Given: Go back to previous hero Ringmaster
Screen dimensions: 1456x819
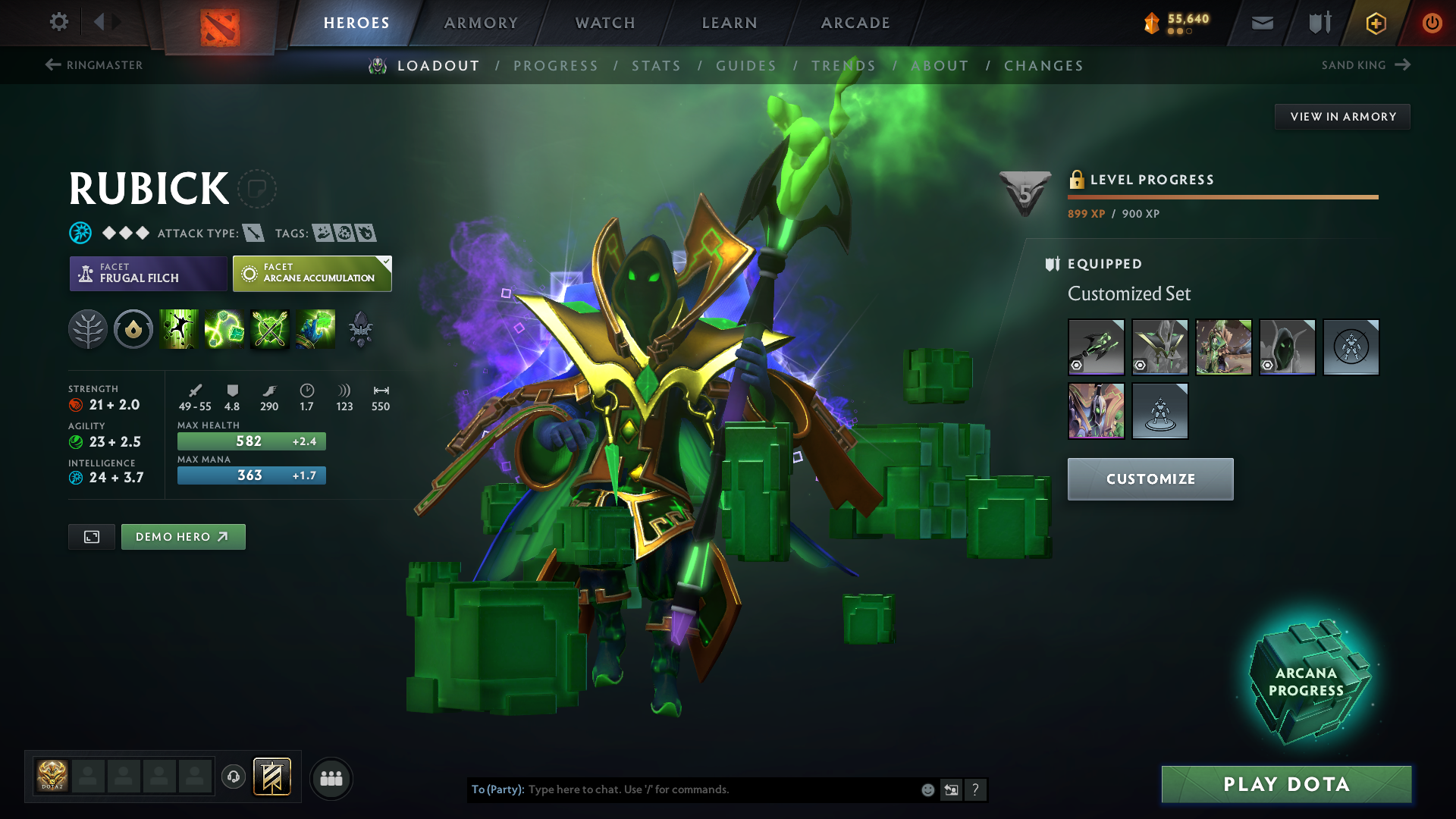Looking at the screenshot, I should coord(94,65).
